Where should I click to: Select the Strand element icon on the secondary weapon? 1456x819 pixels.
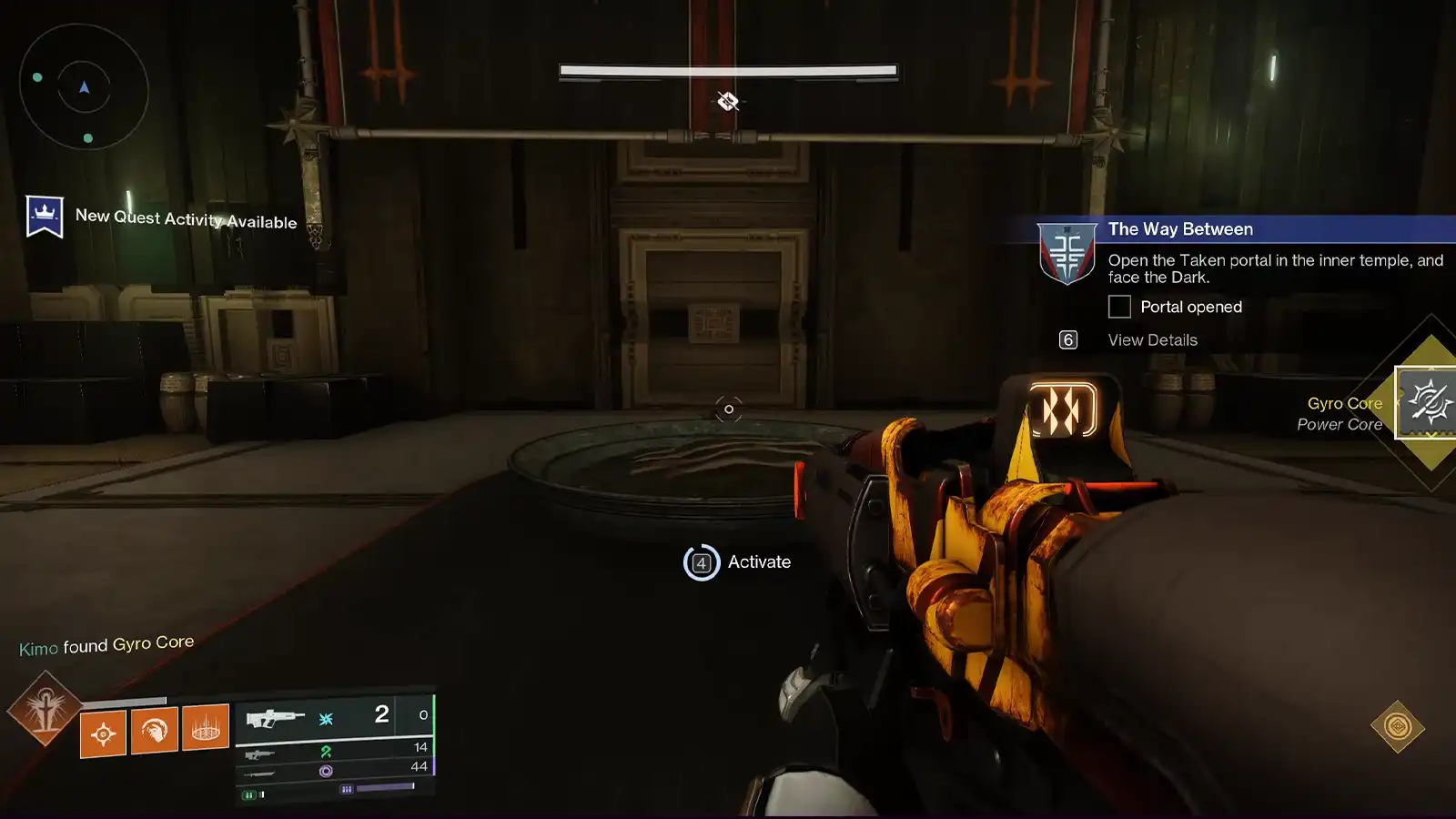(327, 753)
